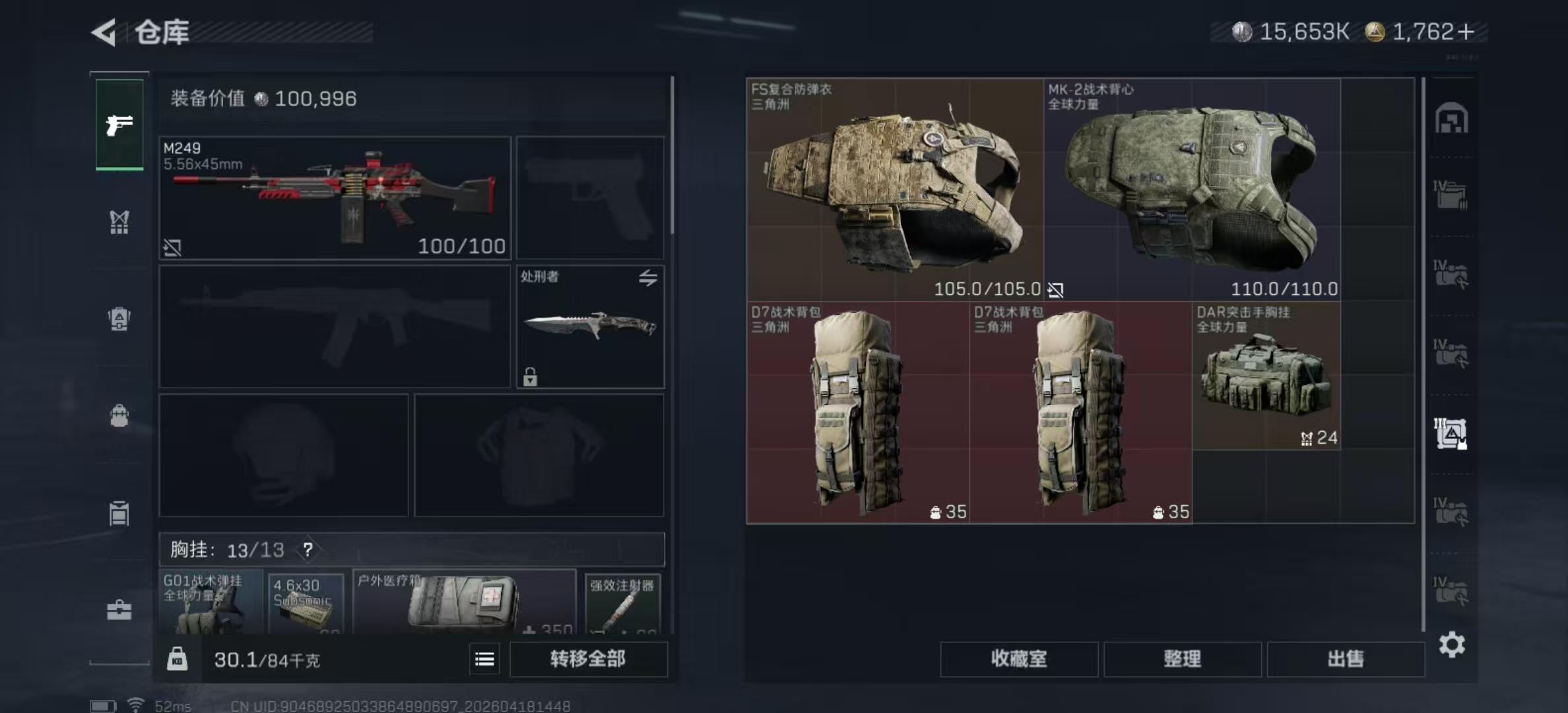Image resolution: width=1568 pixels, height=713 pixels.
Task: Select the DAR突击手胸挂 chest rig
Action: pos(1266,376)
